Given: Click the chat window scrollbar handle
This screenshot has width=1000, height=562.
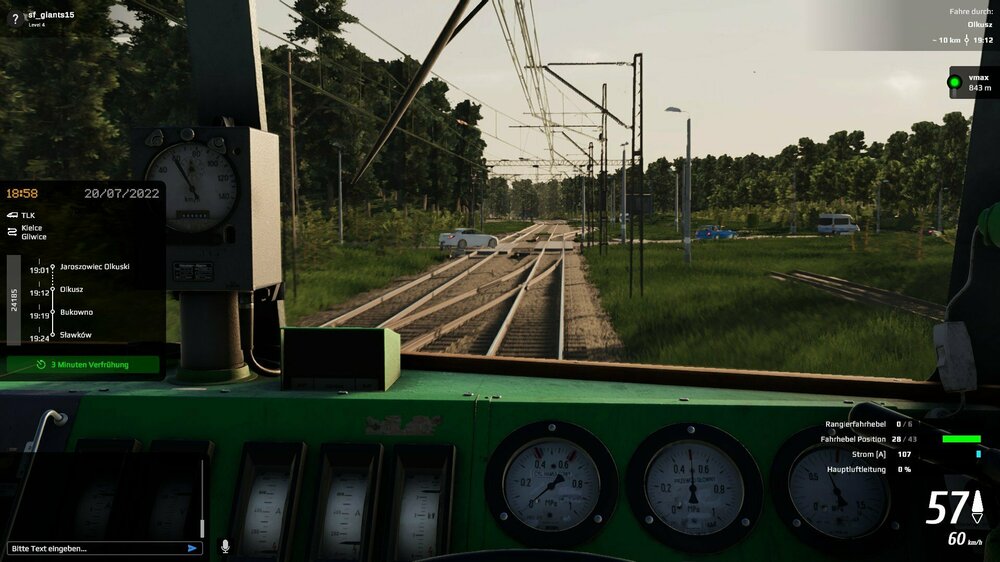Looking at the screenshot, I should point(201,527).
